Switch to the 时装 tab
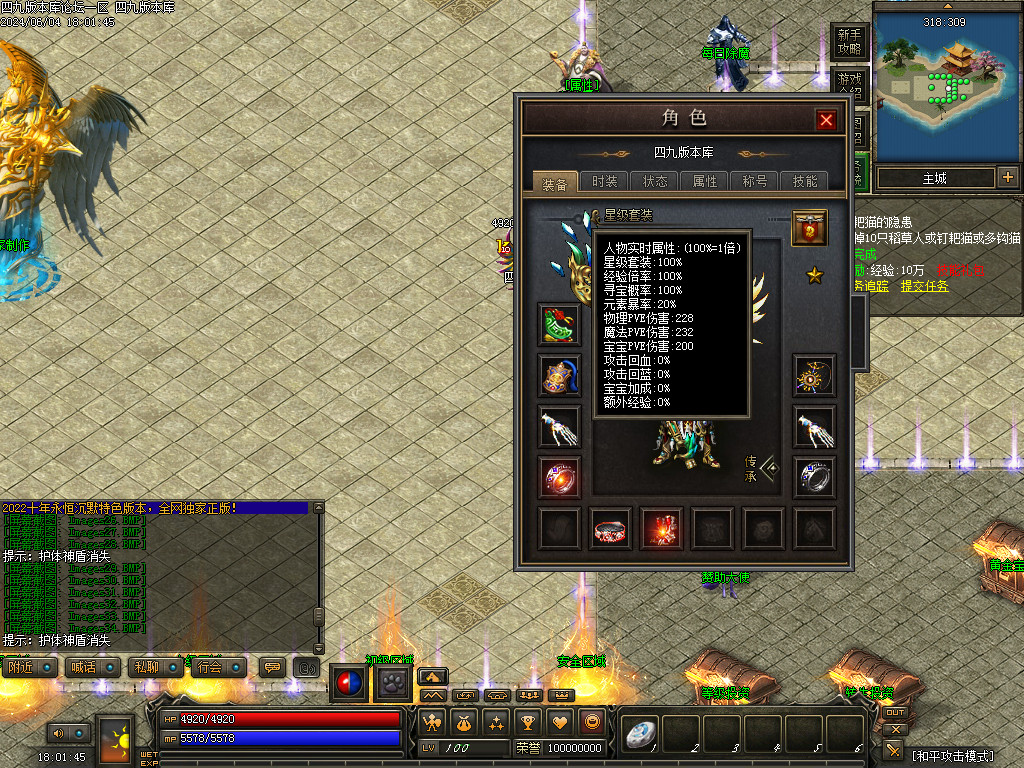The height and width of the screenshot is (768, 1024). pyautogui.click(x=605, y=181)
